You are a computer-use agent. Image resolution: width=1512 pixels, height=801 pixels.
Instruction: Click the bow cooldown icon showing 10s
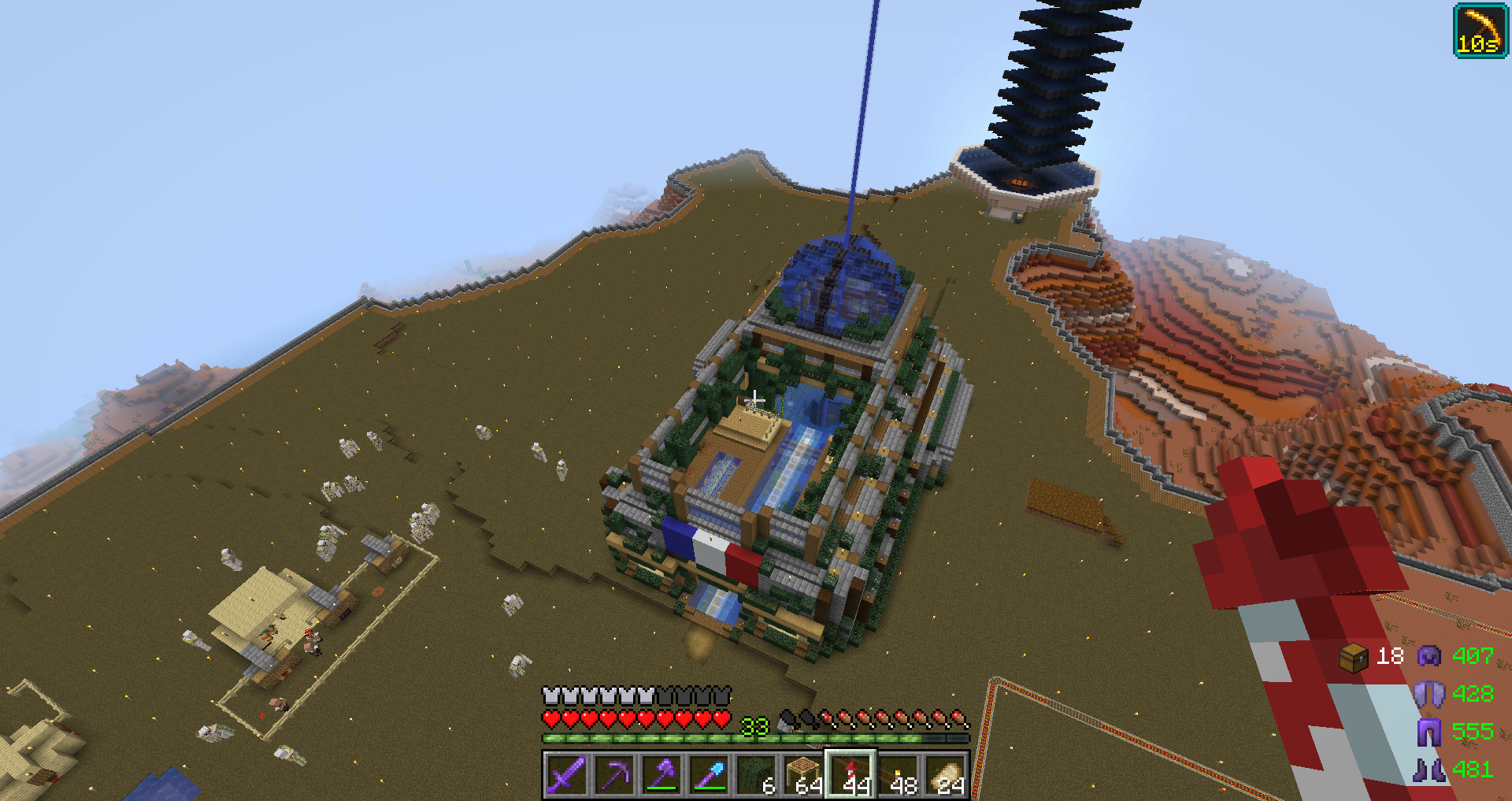point(1480,31)
